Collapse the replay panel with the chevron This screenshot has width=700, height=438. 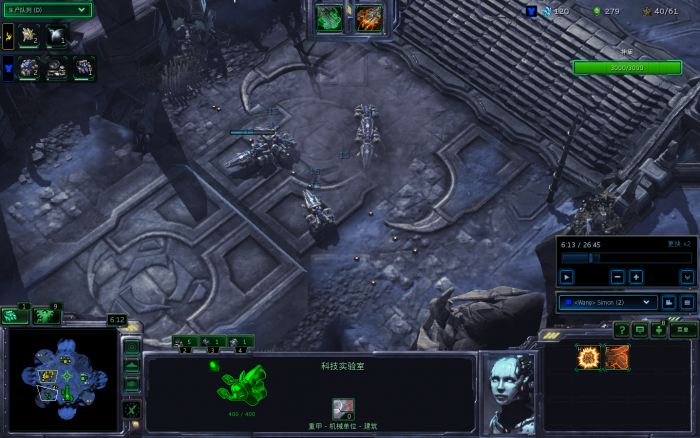(687, 277)
